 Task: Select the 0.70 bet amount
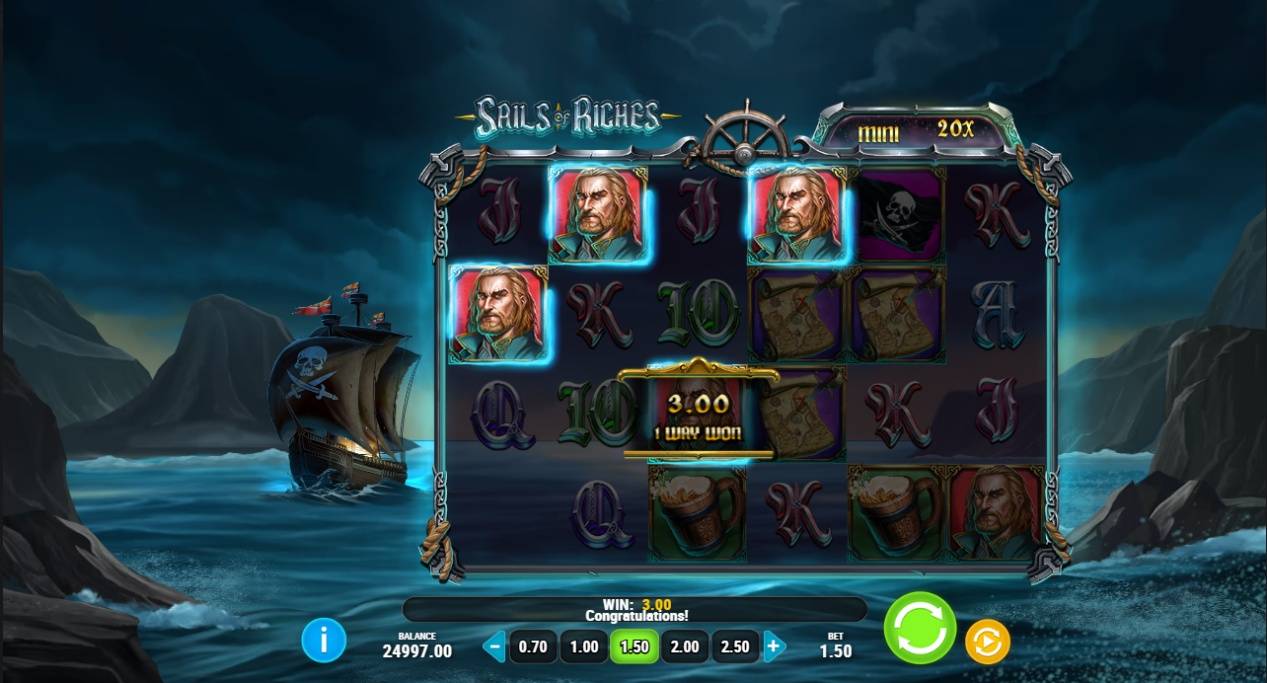pyautogui.click(x=533, y=647)
